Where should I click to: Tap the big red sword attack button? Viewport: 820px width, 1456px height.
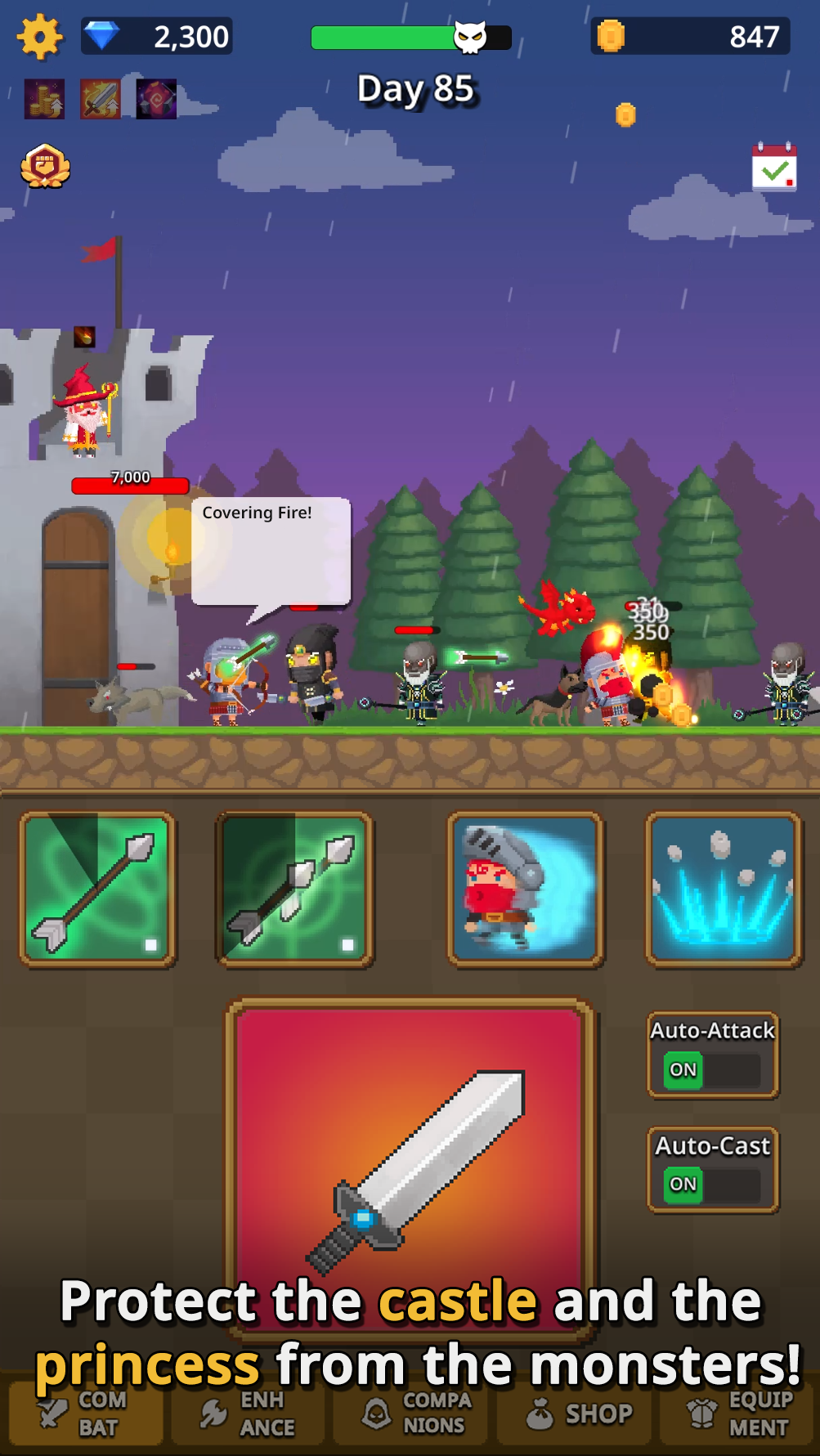point(411,1161)
